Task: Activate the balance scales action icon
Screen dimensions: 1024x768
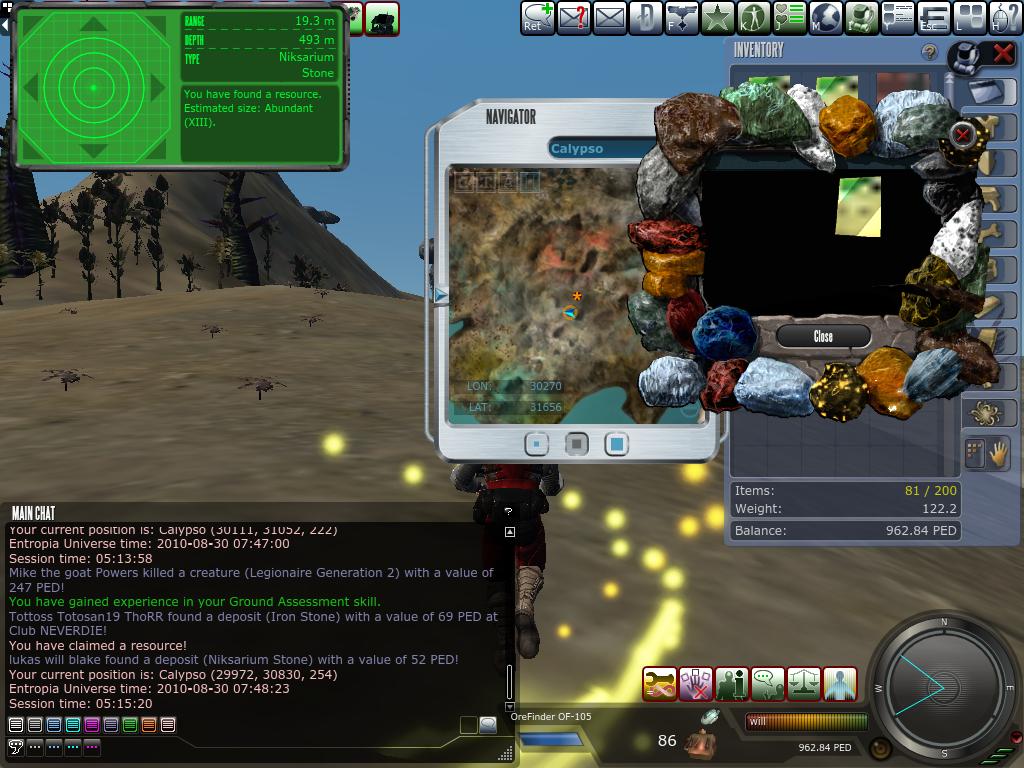Action: coord(804,684)
